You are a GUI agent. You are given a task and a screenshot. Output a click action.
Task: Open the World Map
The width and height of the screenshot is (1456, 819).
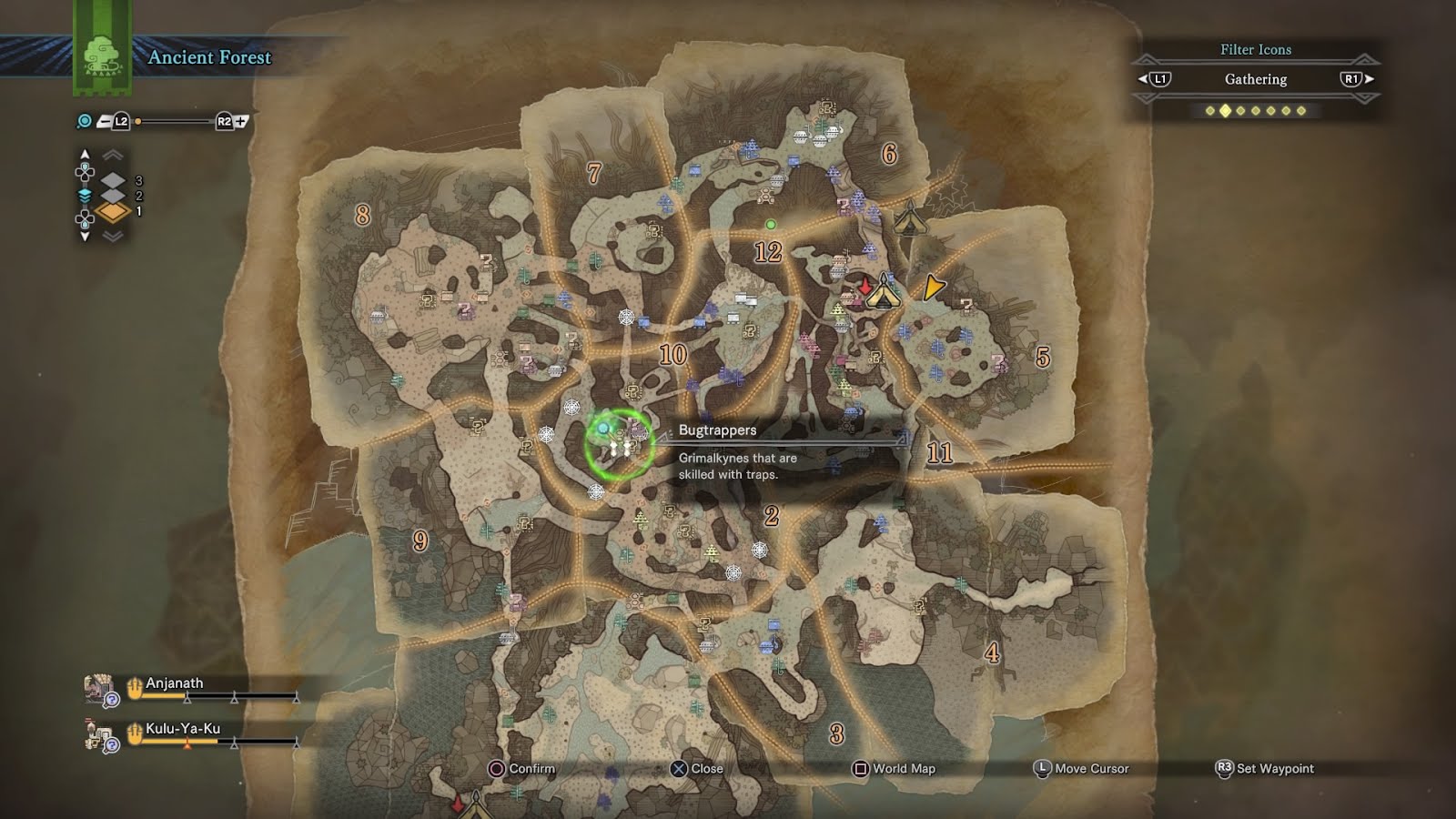(895, 769)
